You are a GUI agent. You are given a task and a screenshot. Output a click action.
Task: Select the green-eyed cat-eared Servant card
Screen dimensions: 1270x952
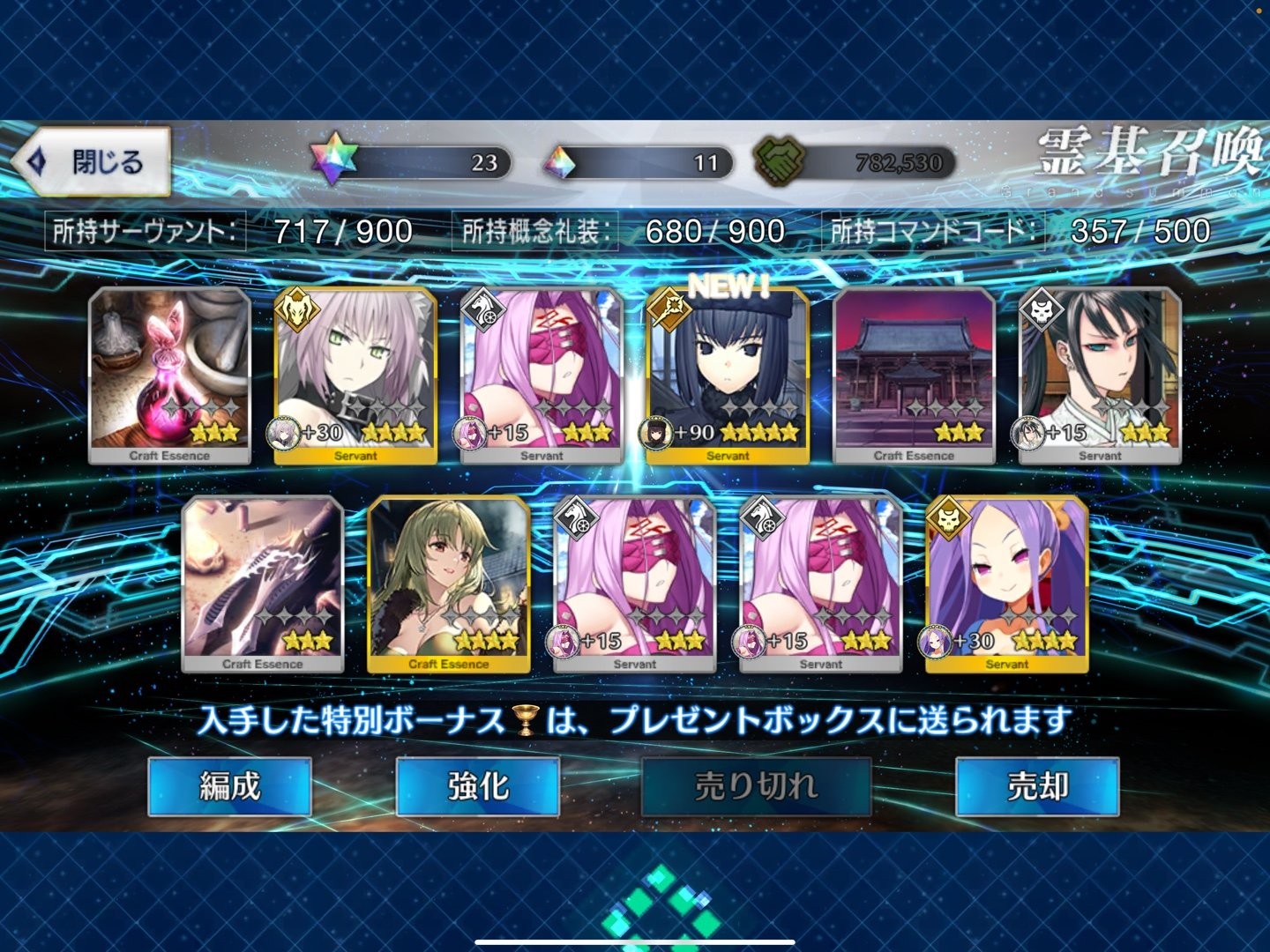(355, 375)
